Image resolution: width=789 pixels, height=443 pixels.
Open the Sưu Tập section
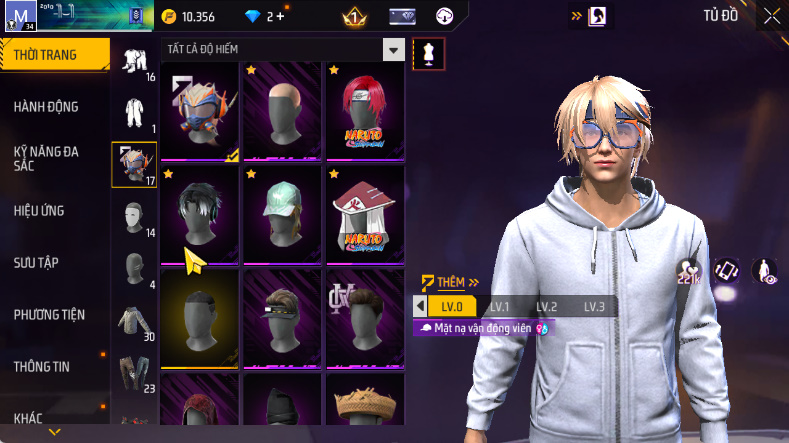[37, 262]
